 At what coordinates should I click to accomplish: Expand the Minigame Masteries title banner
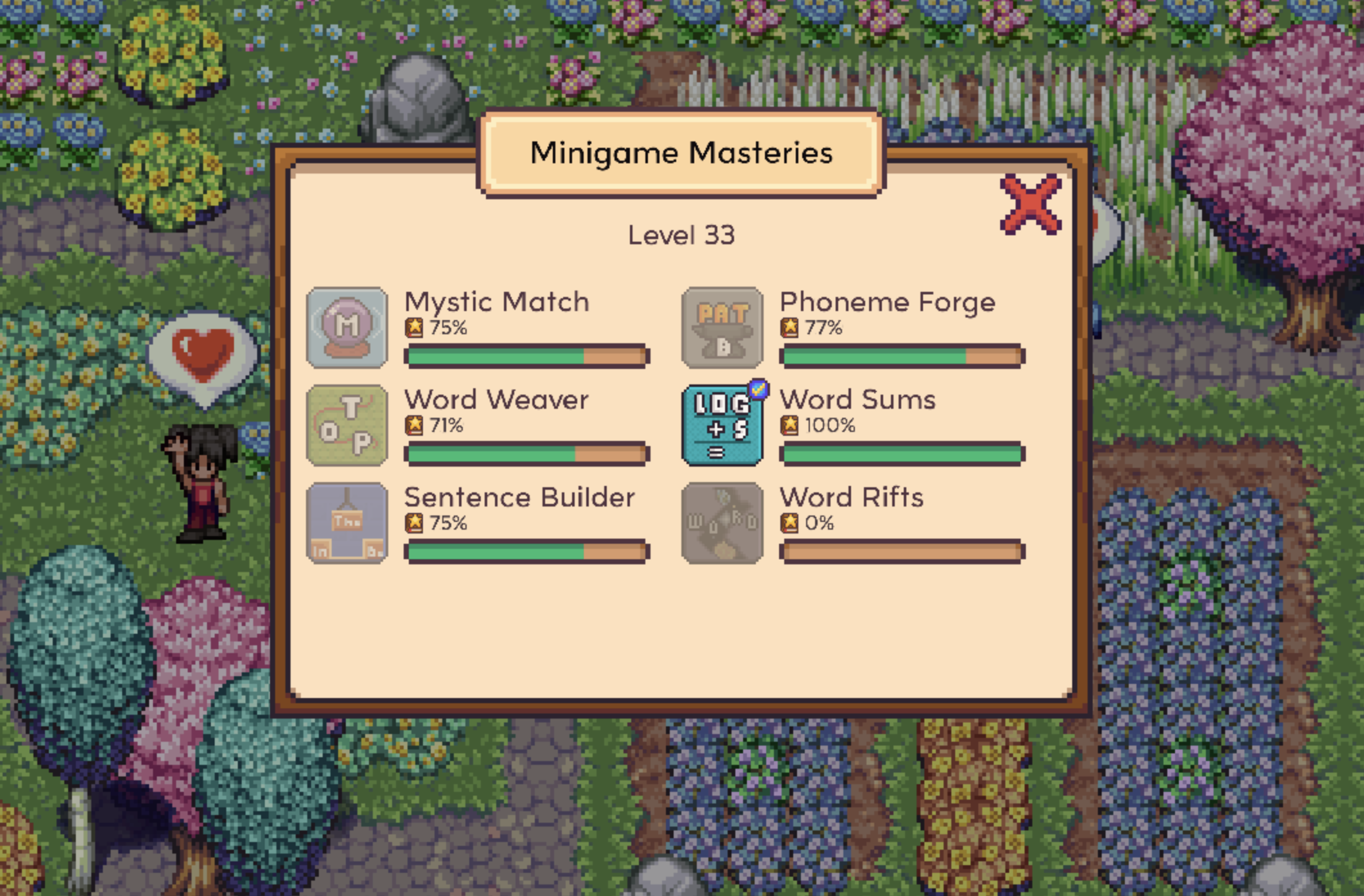click(681, 153)
